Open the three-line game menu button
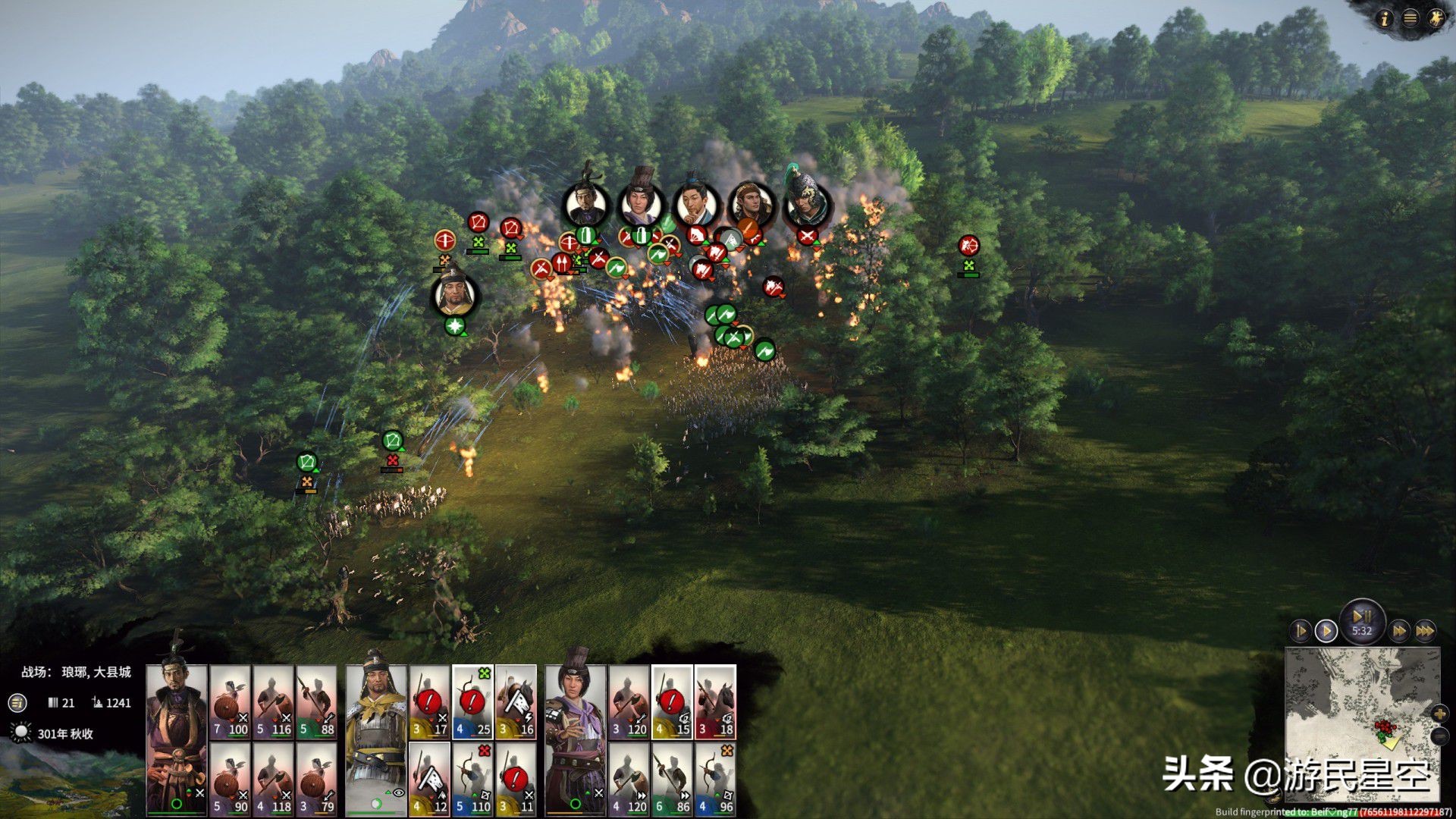The width and height of the screenshot is (1456, 819). pyautogui.click(x=1410, y=18)
